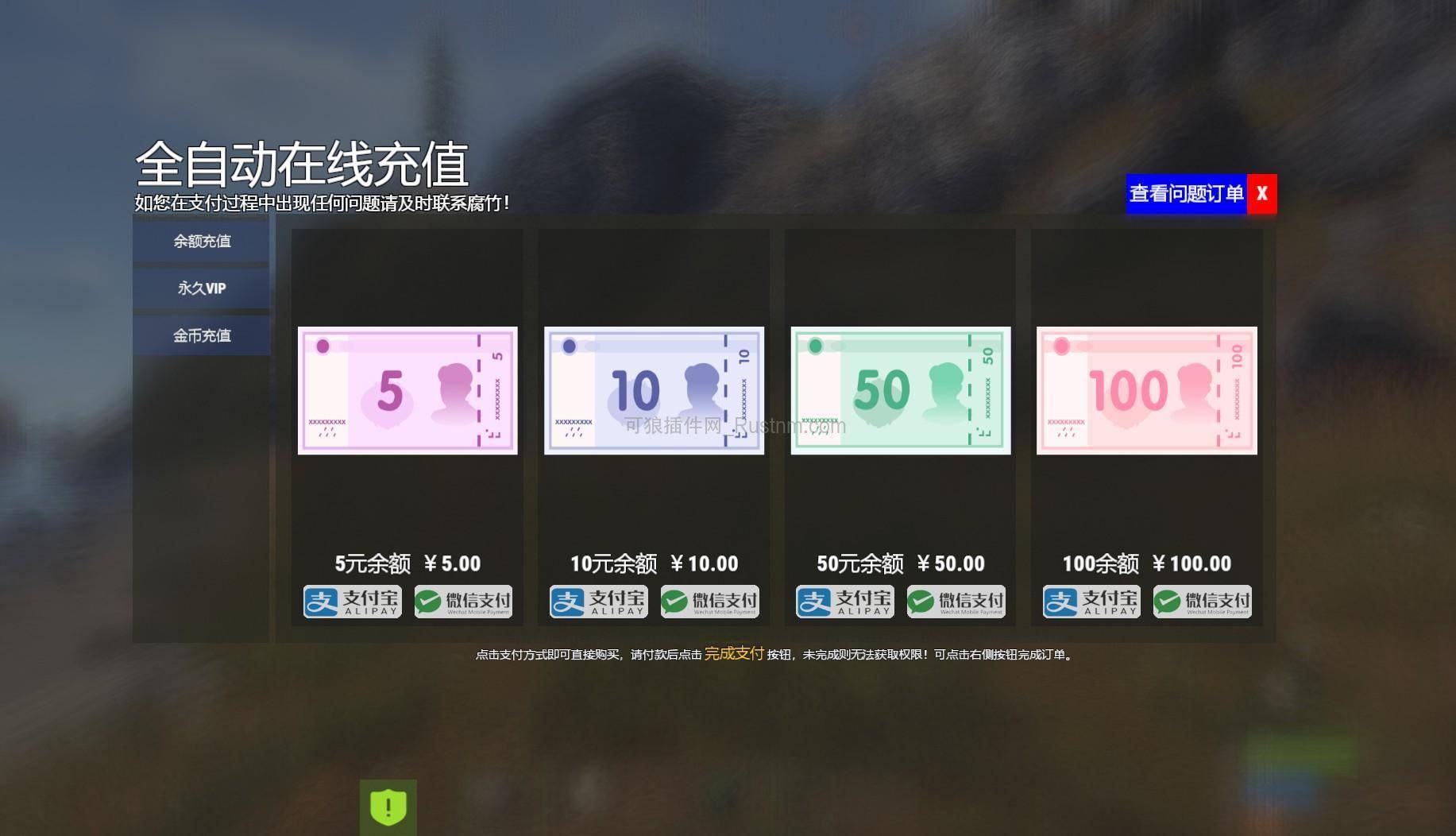Choose WeChat Pay for the 10元 recharge
This screenshot has height=836, width=1456.
[709, 602]
